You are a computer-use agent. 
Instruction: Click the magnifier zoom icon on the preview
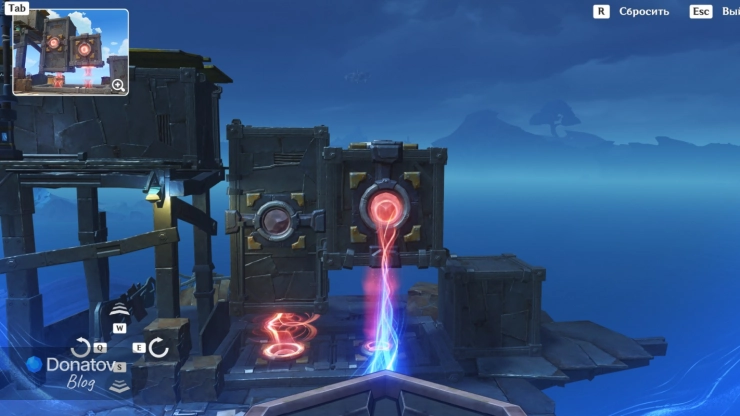click(x=118, y=85)
